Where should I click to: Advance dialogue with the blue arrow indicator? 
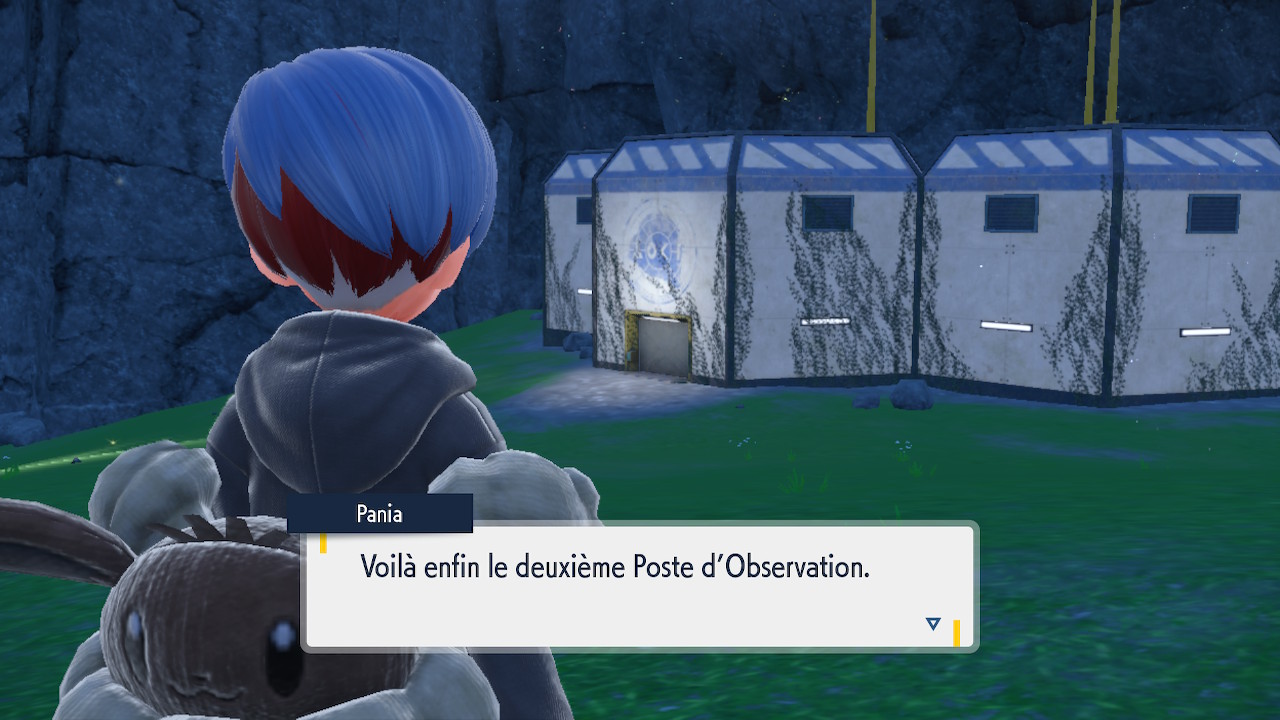point(933,624)
